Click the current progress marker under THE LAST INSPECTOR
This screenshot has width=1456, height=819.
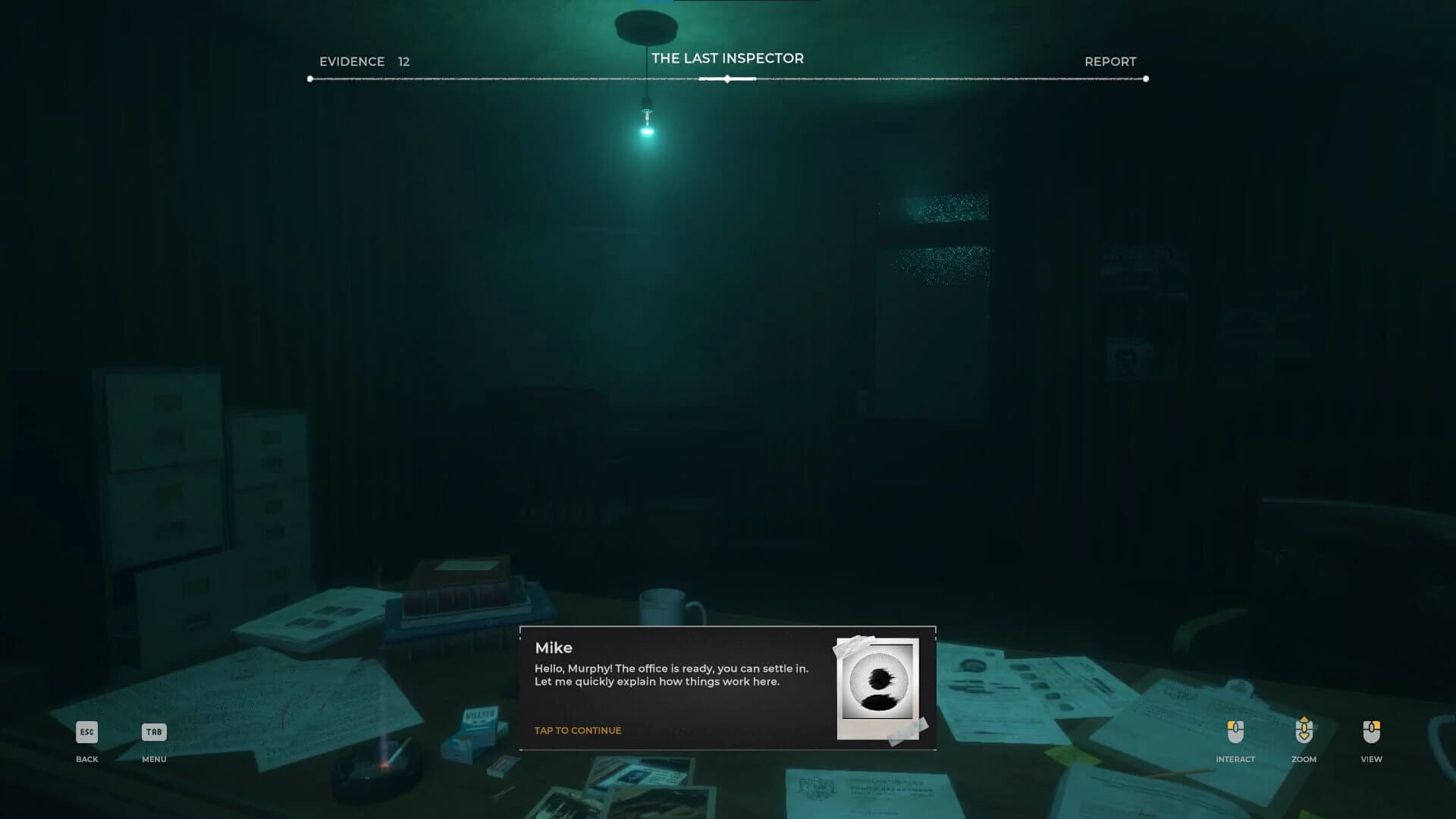click(x=727, y=77)
